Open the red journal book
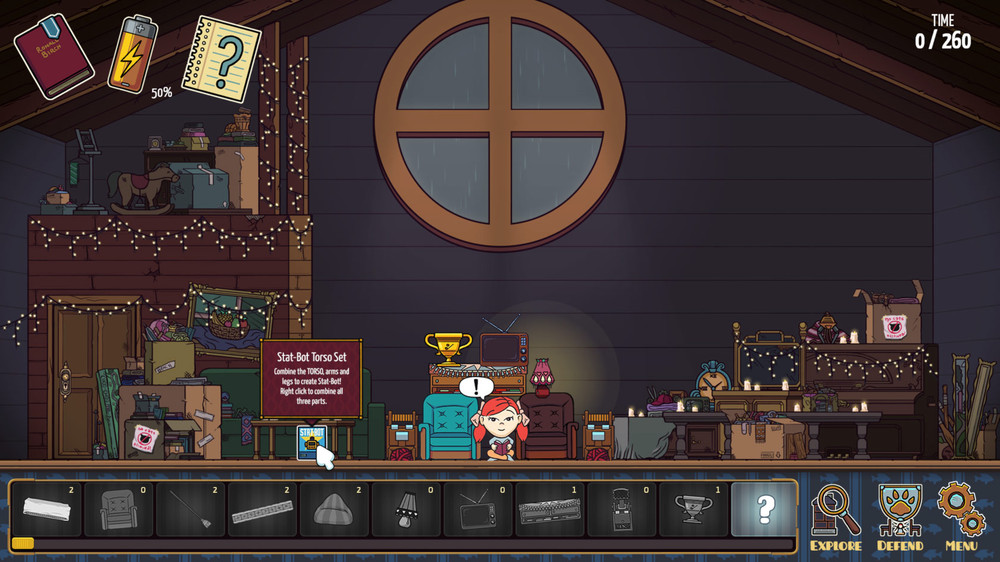The height and width of the screenshot is (562, 1000). pyautogui.click(x=53, y=55)
